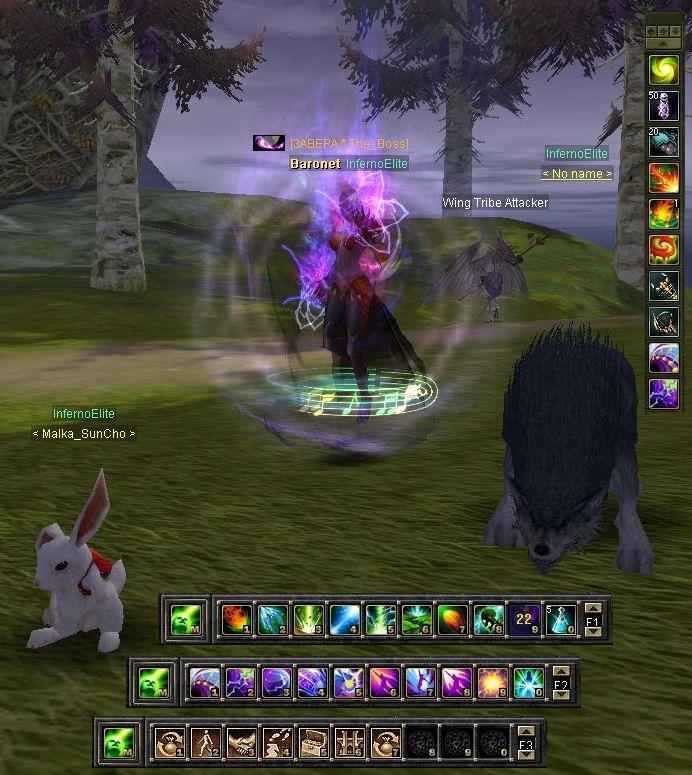Open the treasure chest action in F3 bar
Viewport: 692px width, 775px height.
pyautogui.click(x=313, y=744)
